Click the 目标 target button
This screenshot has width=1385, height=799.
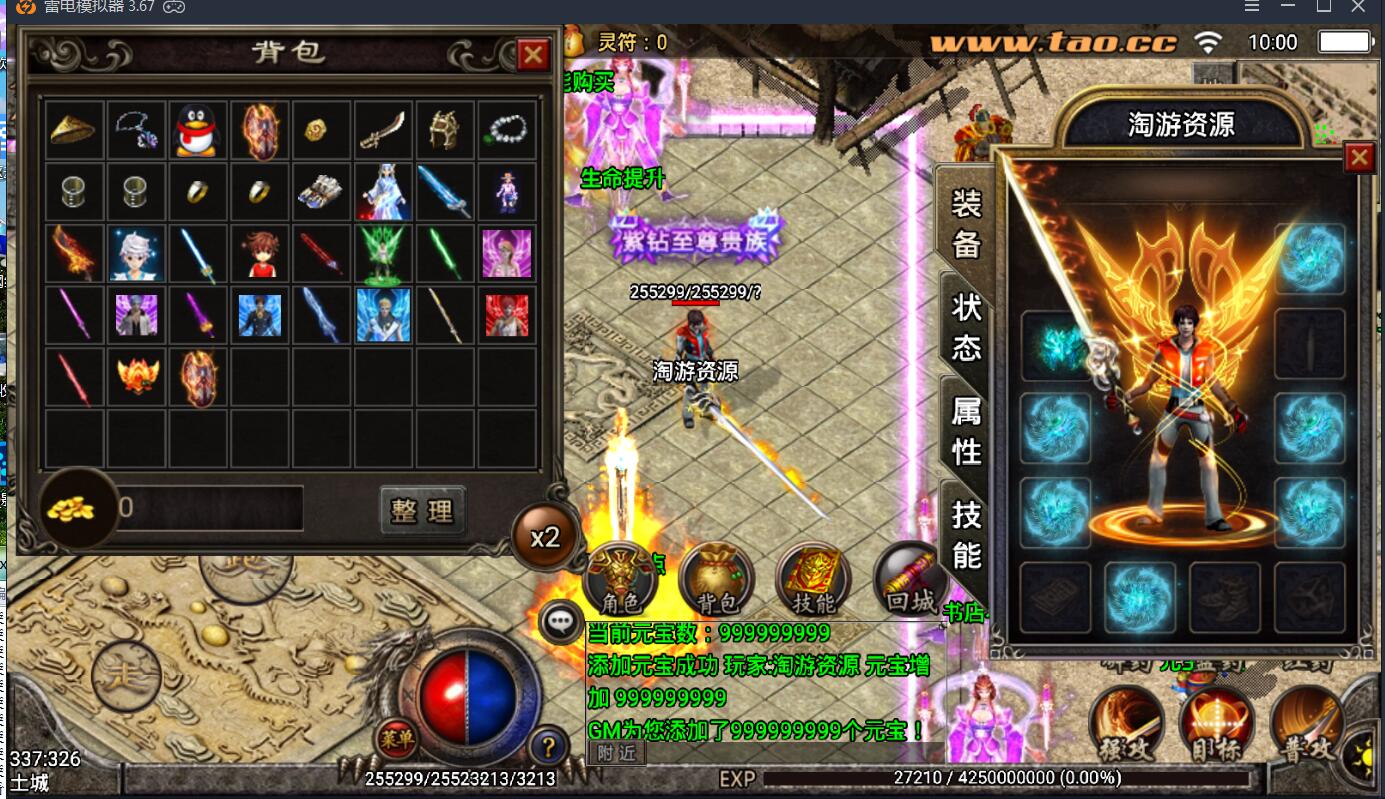click(1217, 724)
